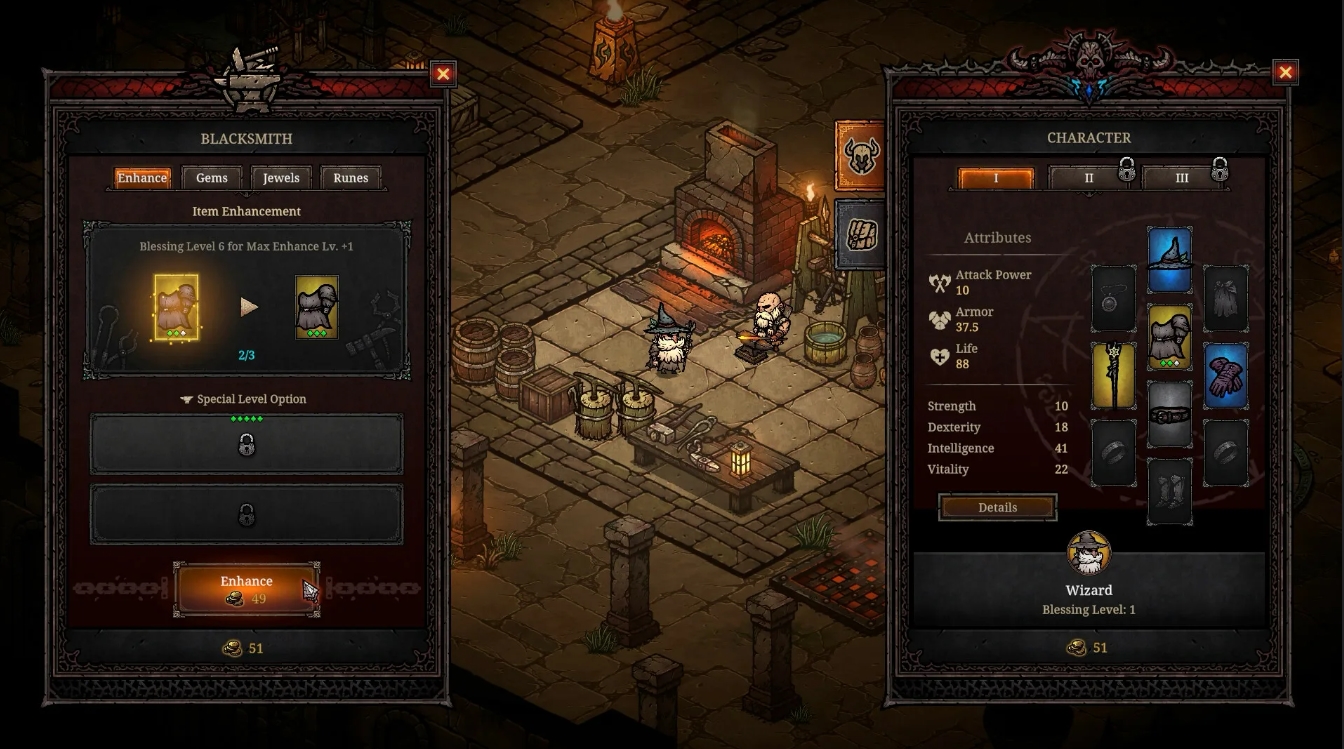Click the green enhancement level pips
This screenshot has height=749, width=1344.
(247, 421)
